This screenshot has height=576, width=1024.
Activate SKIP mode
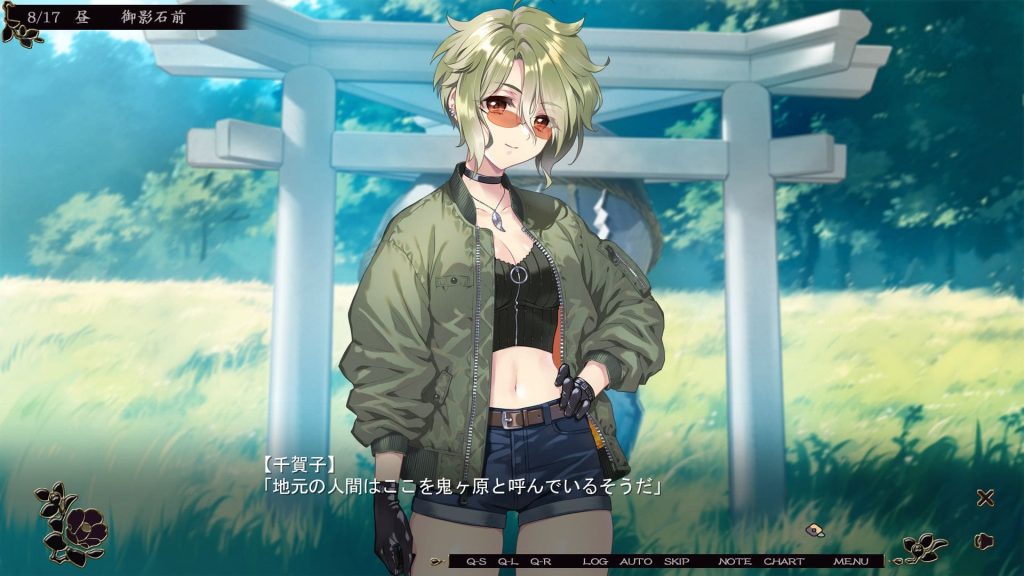click(x=677, y=562)
